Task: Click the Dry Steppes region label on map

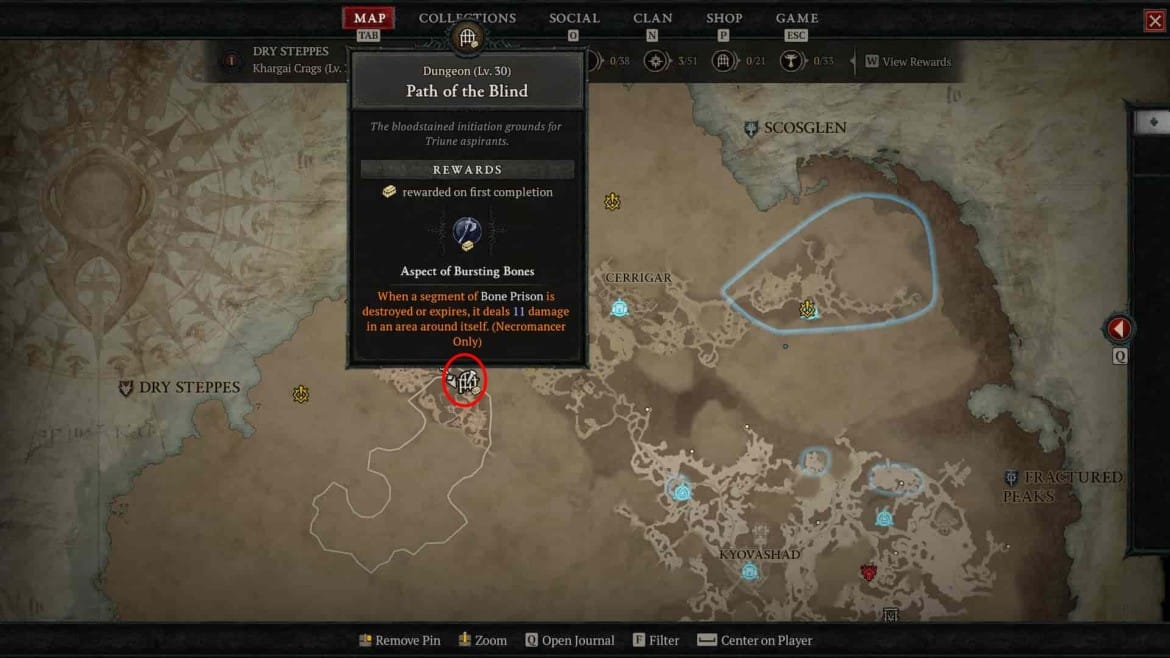Action: (188, 388)
